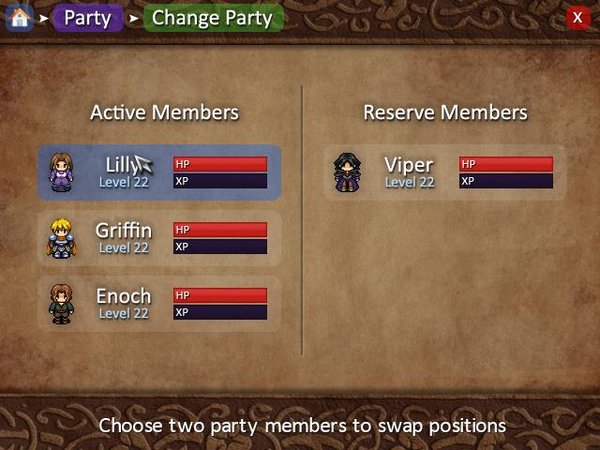600x450 pixels.
Task: Select Lilly in Active Members
Action: pos(160,172)
